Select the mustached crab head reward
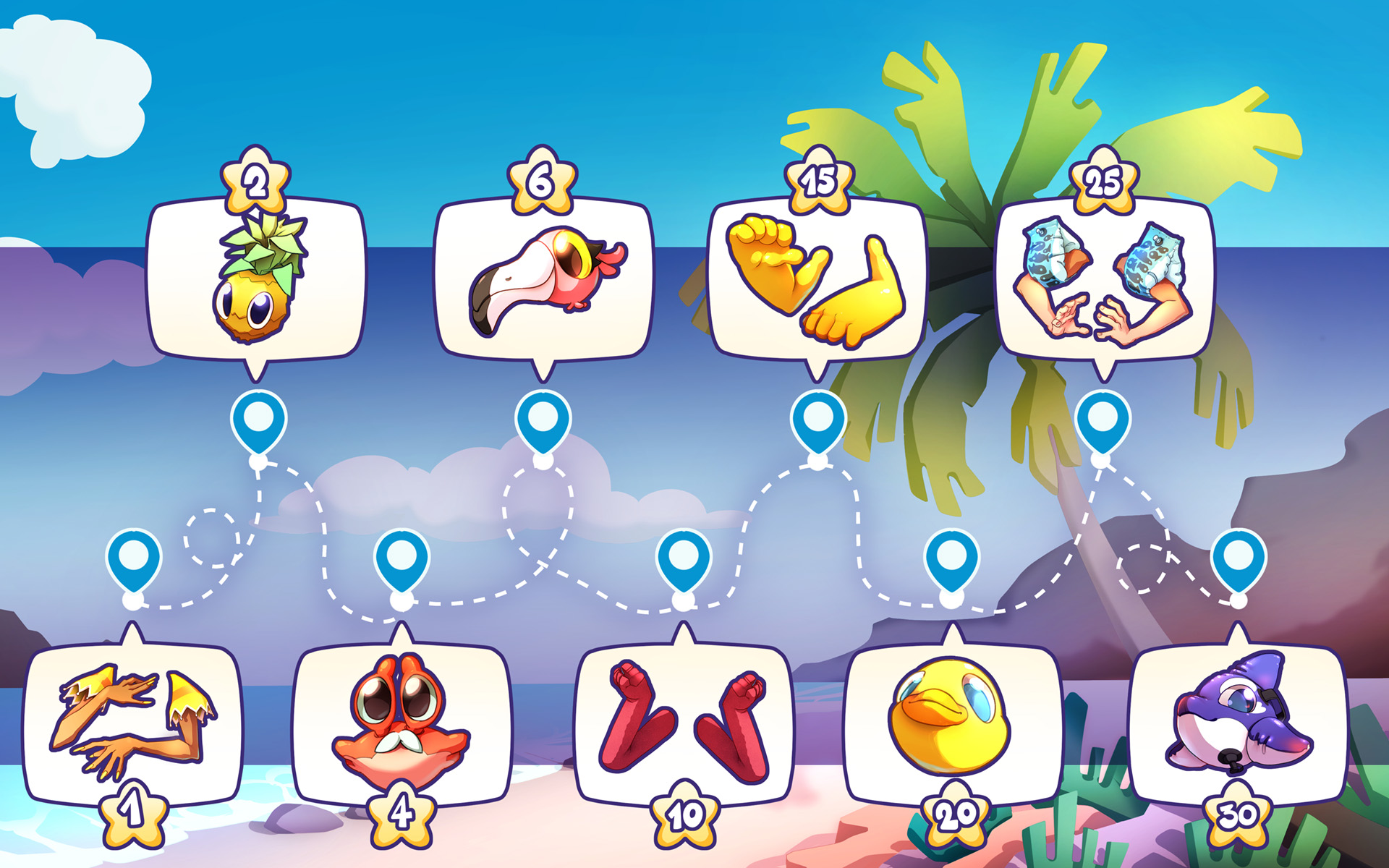Image resolution: width=1389 pixels, height=868 pixels. pos(402,723)
